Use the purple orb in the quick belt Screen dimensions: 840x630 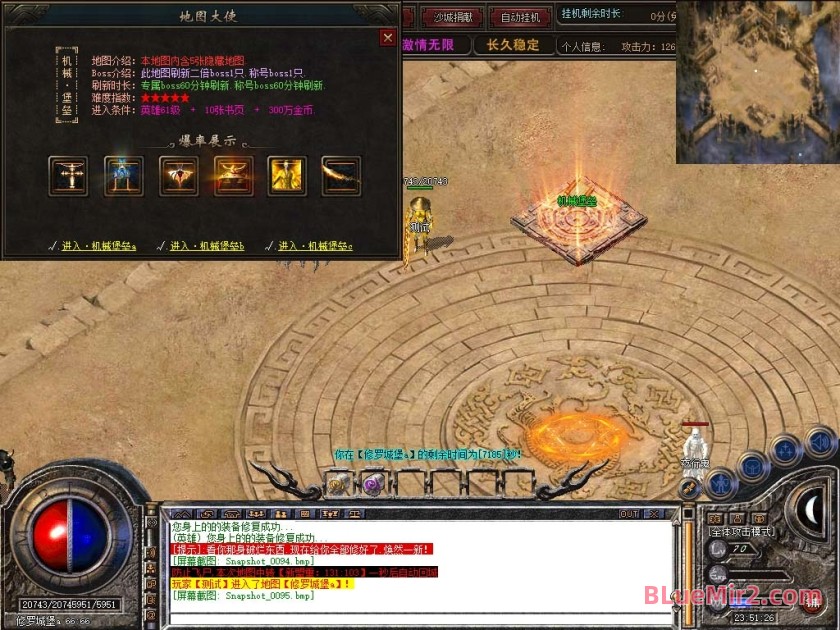[x=371, y=485]
